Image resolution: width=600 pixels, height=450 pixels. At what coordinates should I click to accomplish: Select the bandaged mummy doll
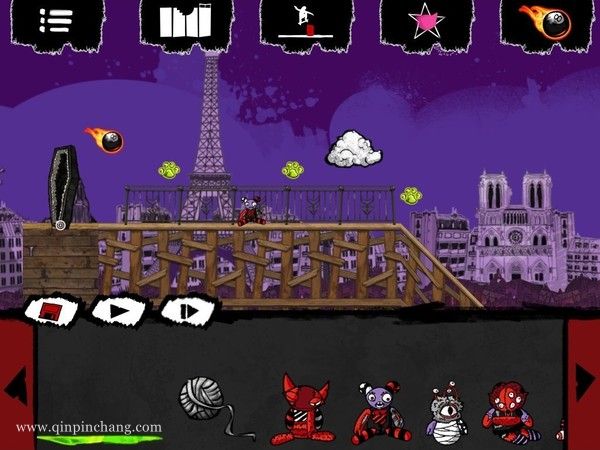click(x=442, y=412)
